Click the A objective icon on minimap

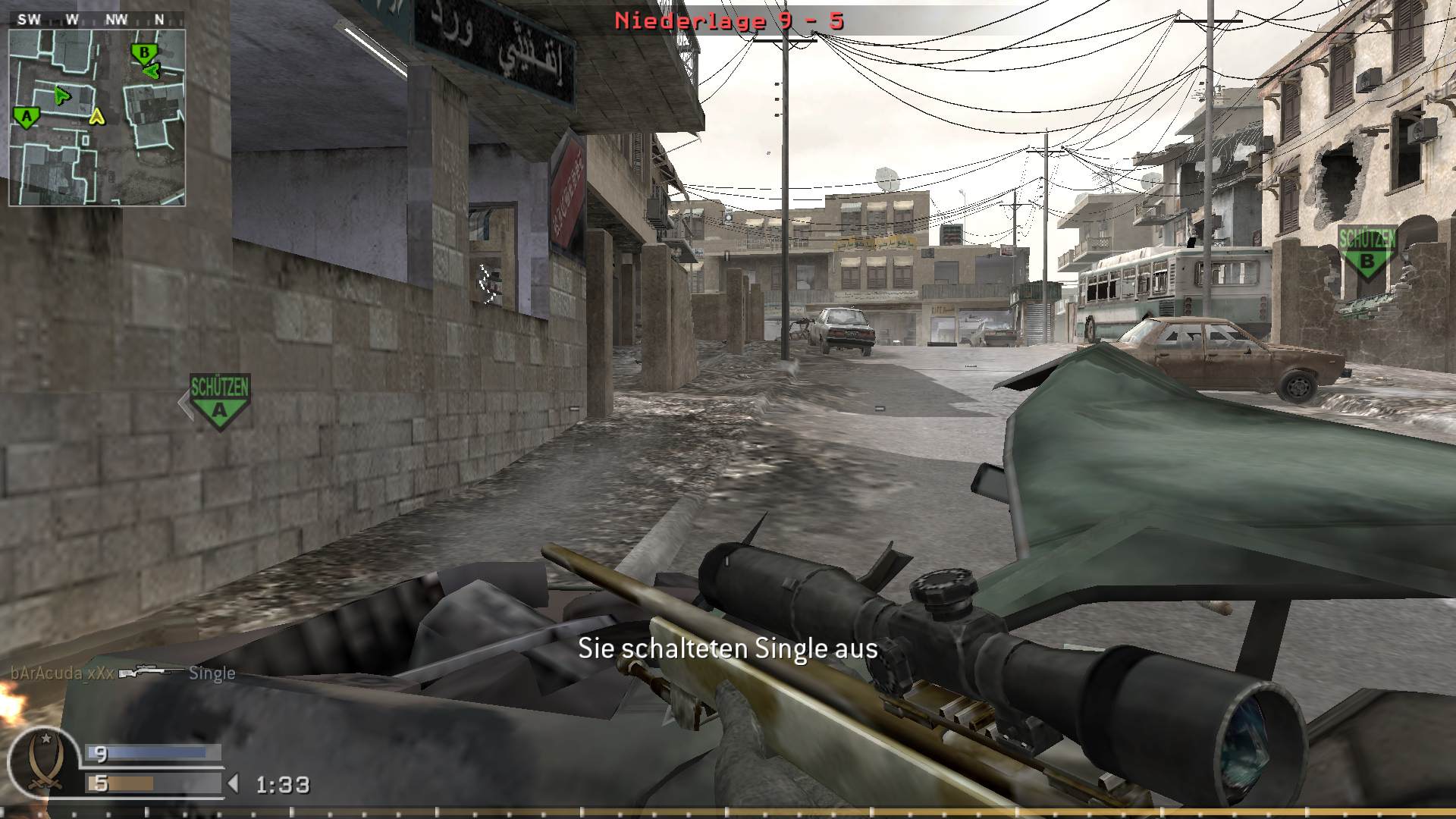click(25, 115)
